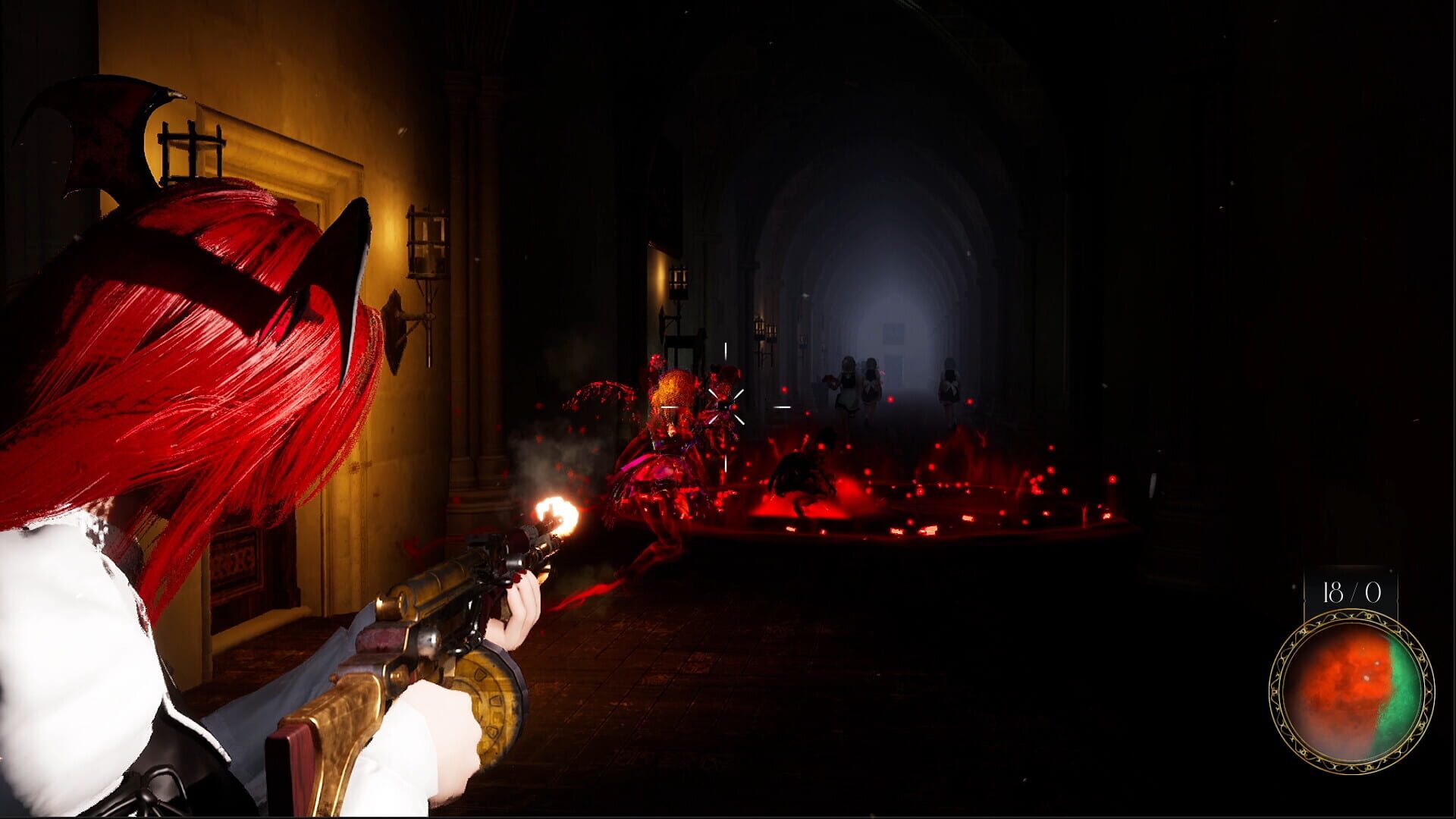Click the top crosshair line segment

tap(726, 350)
